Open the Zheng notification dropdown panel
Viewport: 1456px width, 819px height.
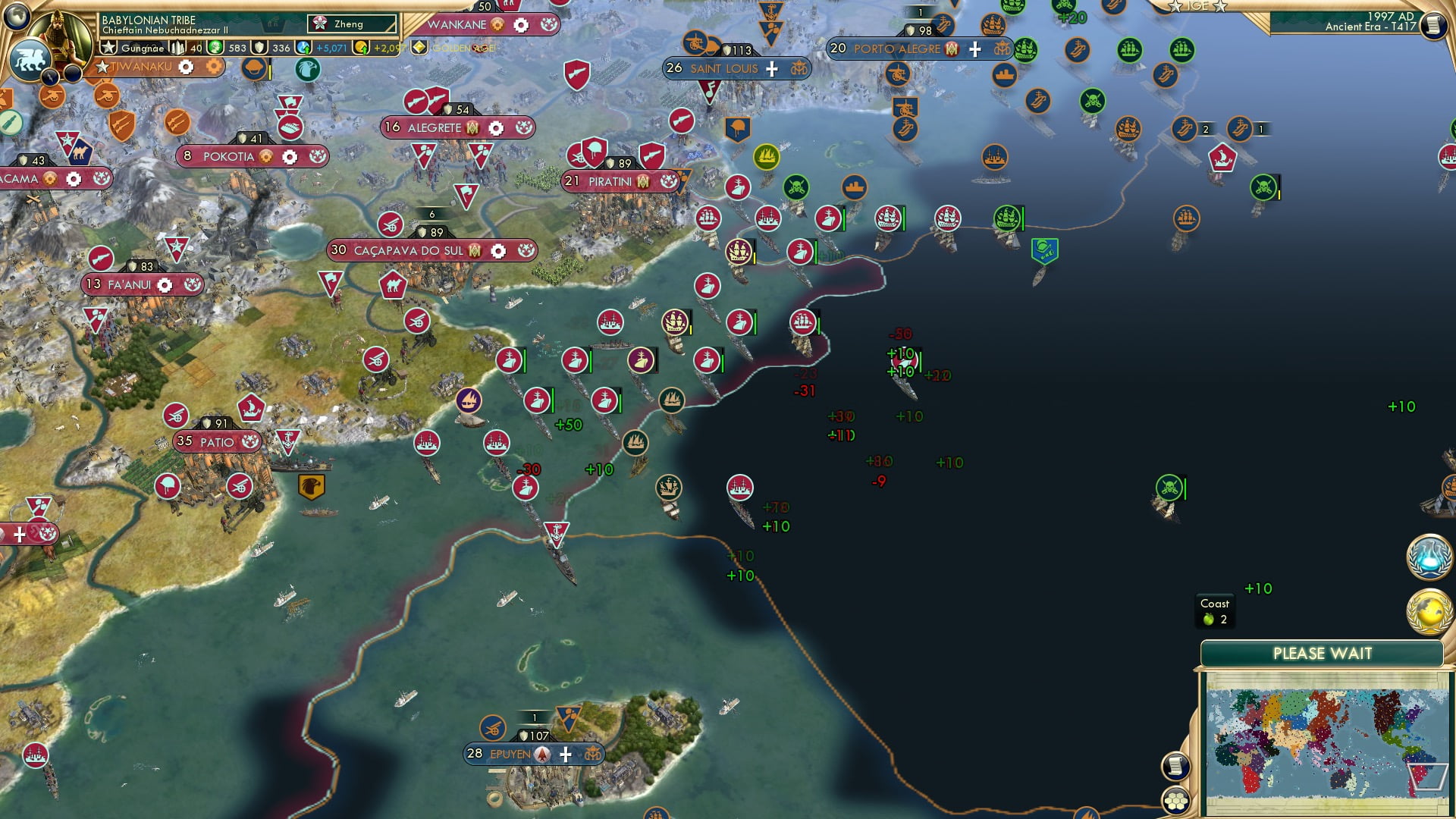point(353,24)
